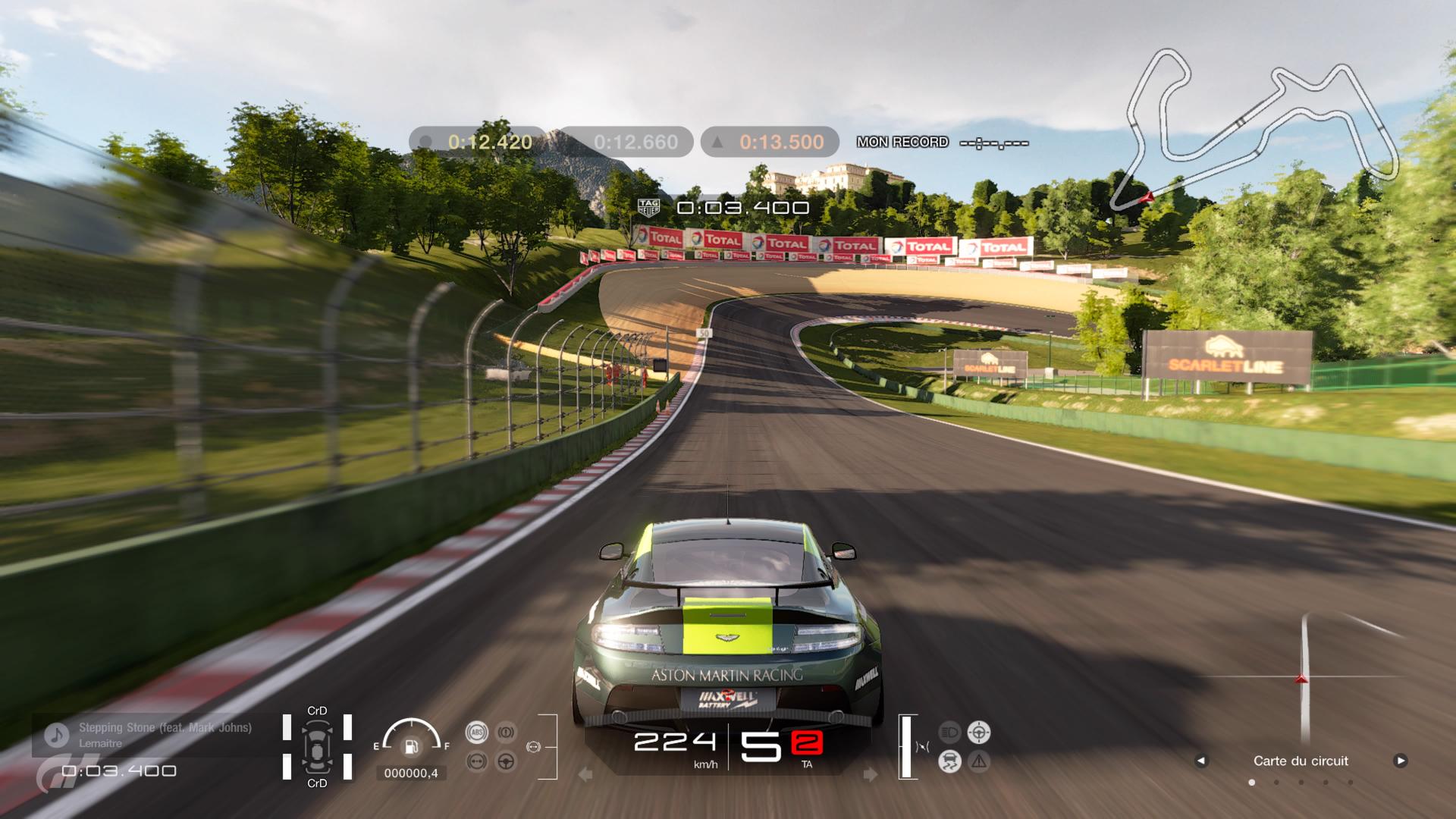Select the headlight indicator icon

[x=949, y=732]
